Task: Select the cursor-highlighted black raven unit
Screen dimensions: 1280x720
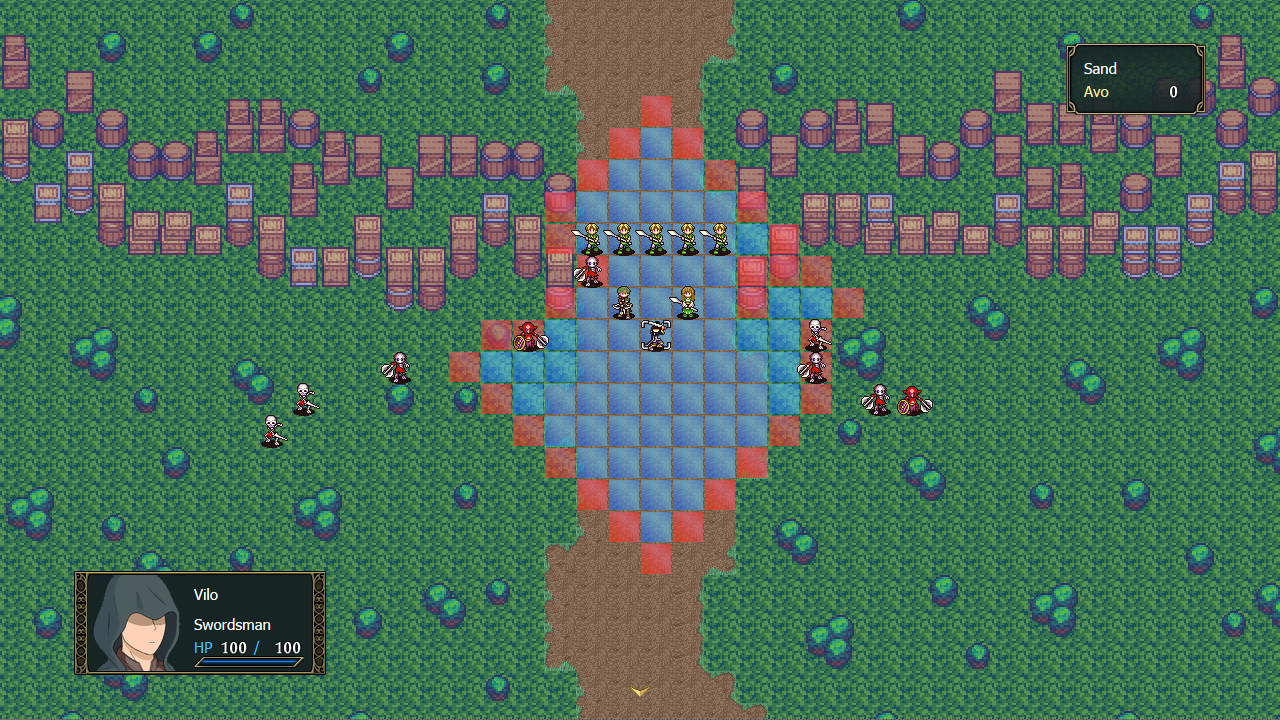Action: (x=655, y=335)
